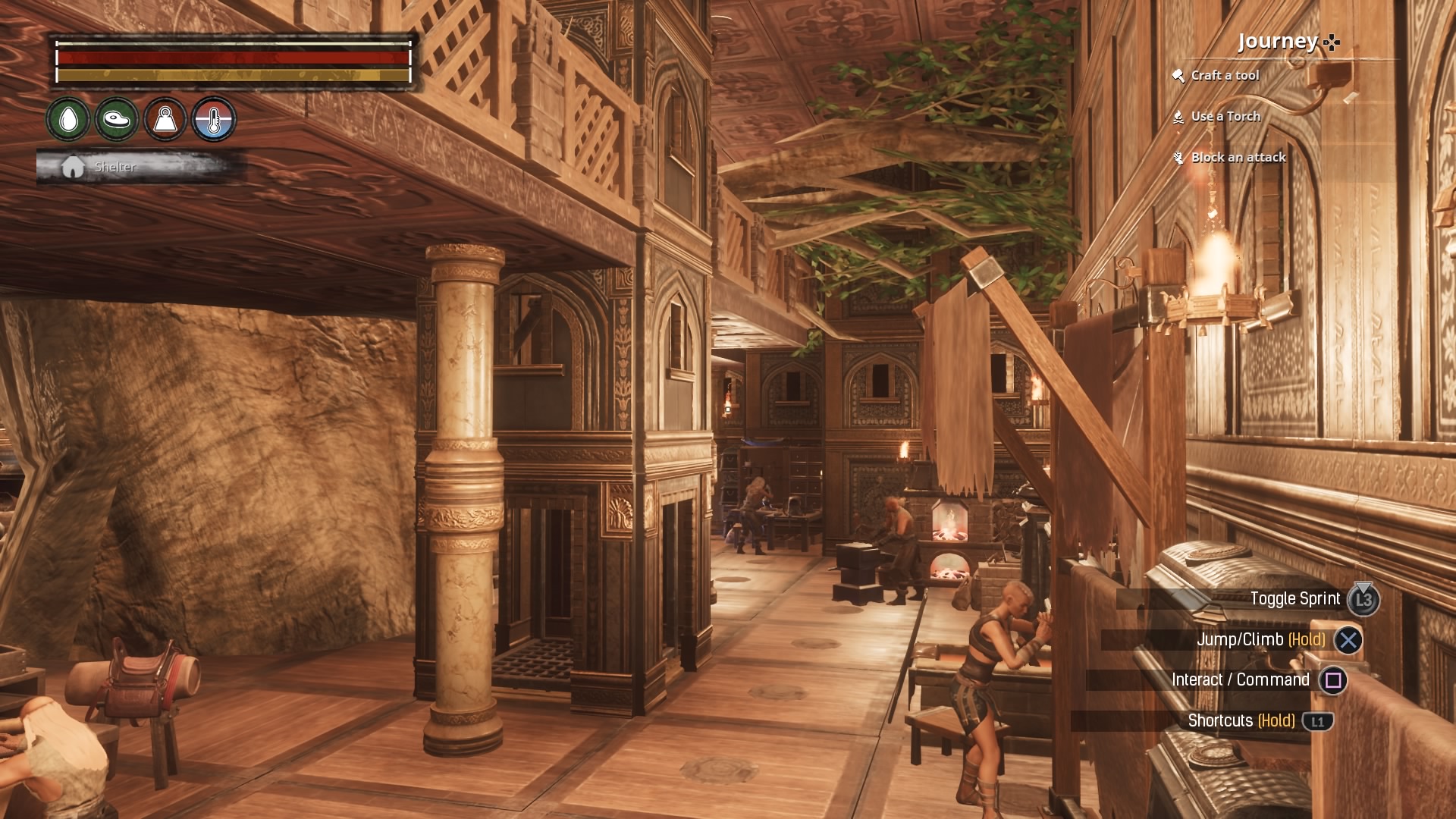Click the hunger meat status icon
Viewport: 1456px width, 819px height.
point(117,119)
